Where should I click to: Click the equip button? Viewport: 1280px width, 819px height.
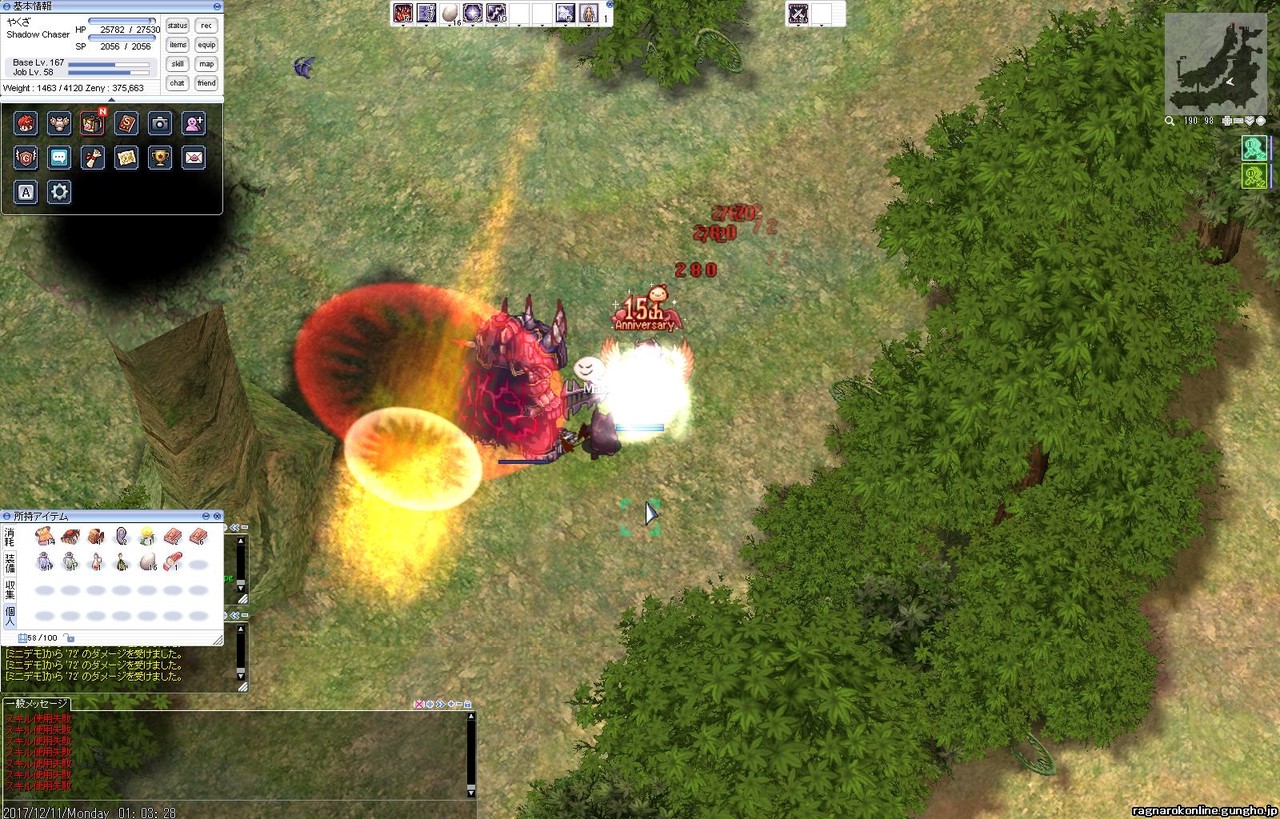pos(206,45)
